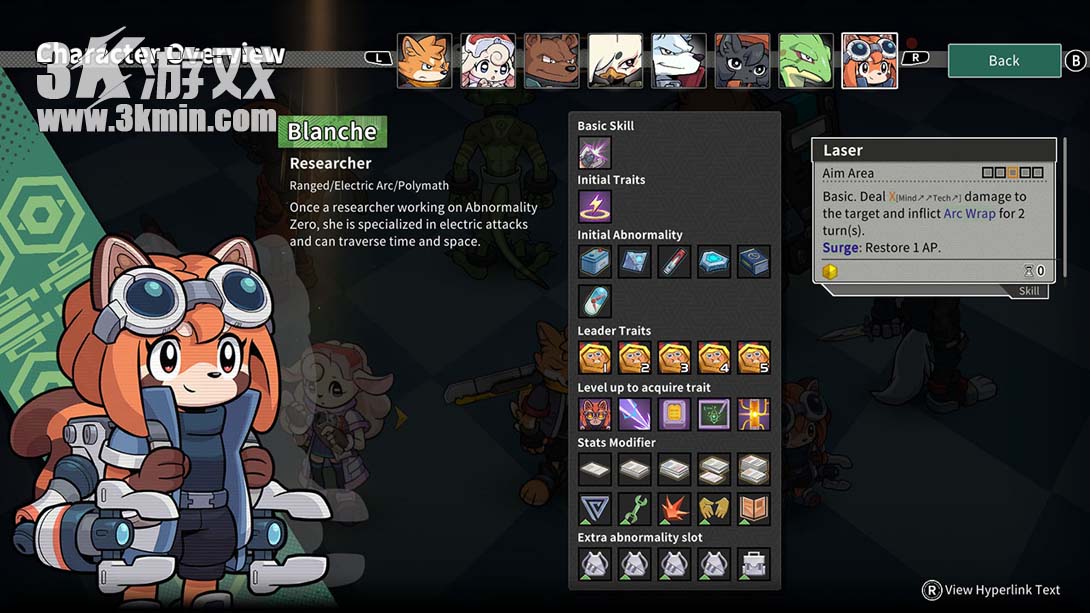View the orange open book stats modifier

click(753, 508)
